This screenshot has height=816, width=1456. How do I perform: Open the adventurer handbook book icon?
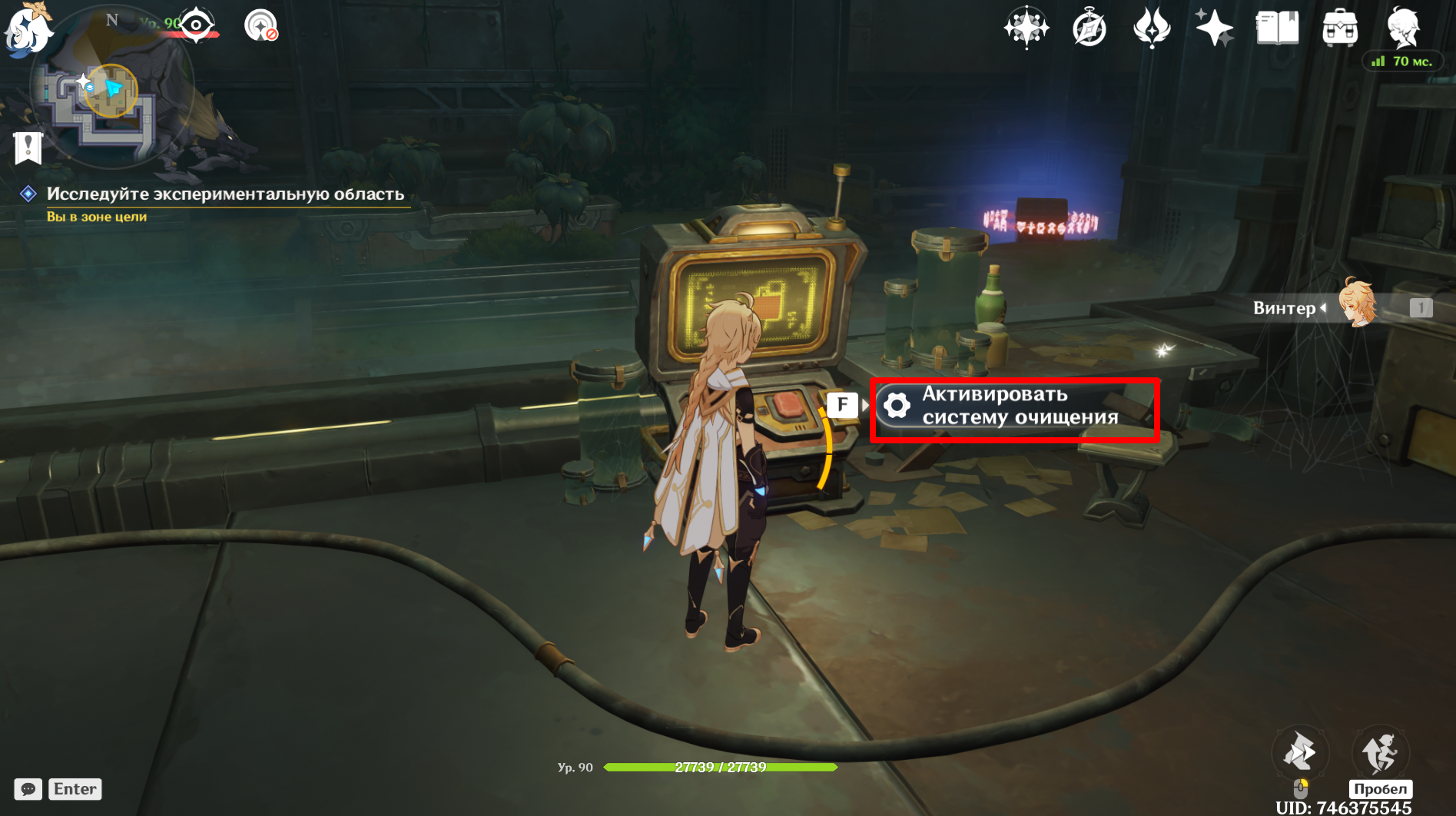(1277, 28)
